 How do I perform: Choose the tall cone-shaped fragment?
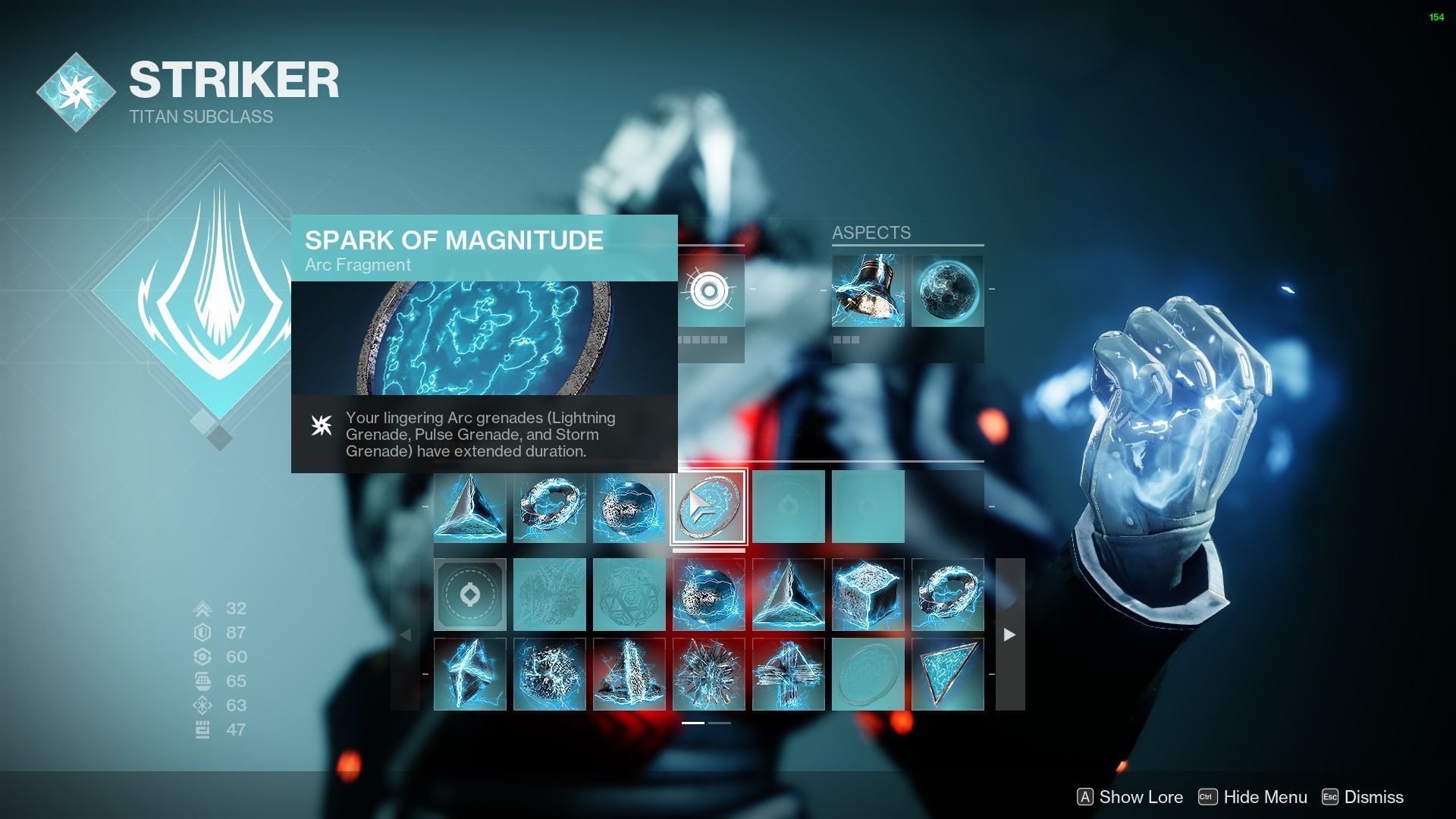[x=629, y=674]
